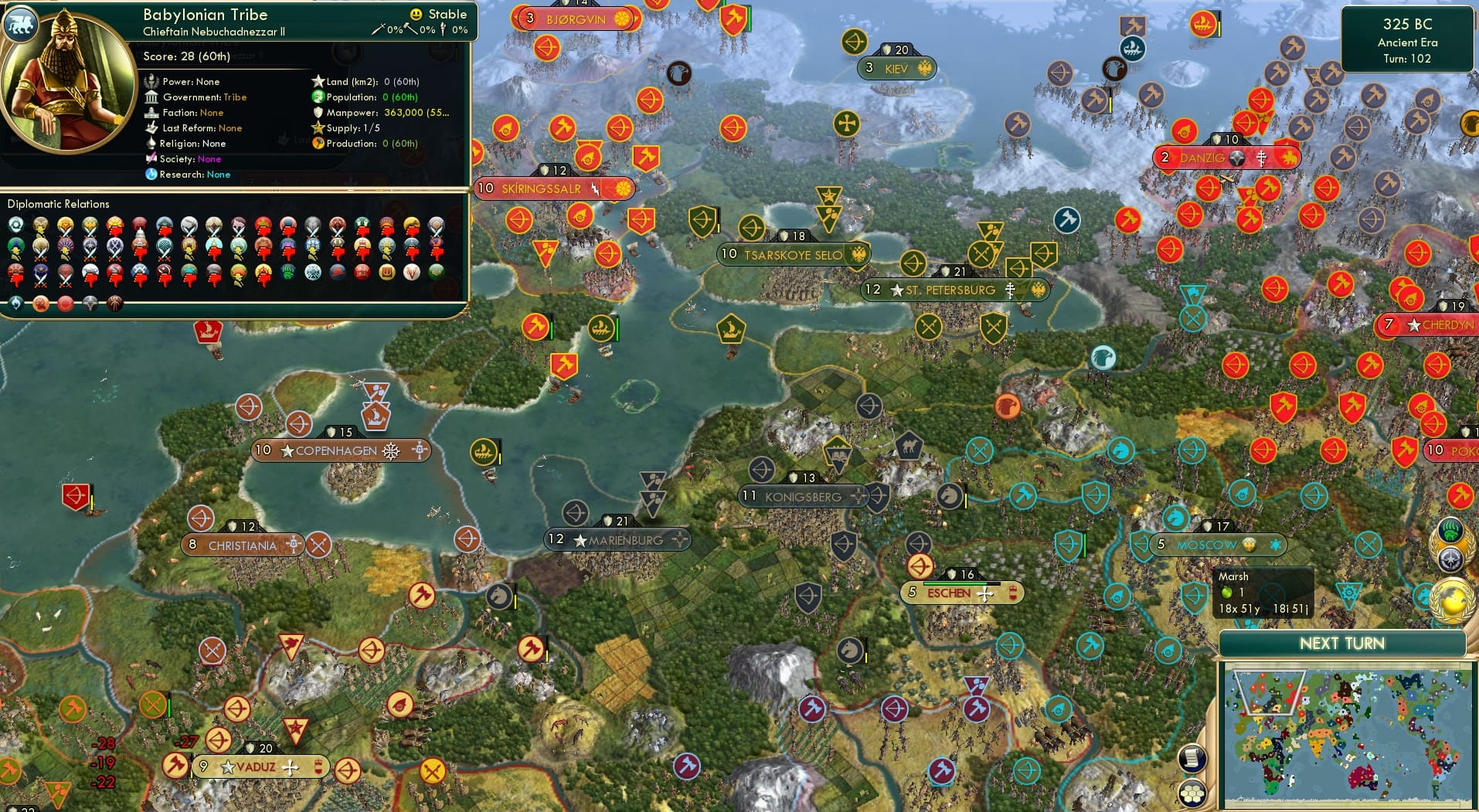
Task: Click the Manpower shield icon in the overview
Action: pos(318,114)
